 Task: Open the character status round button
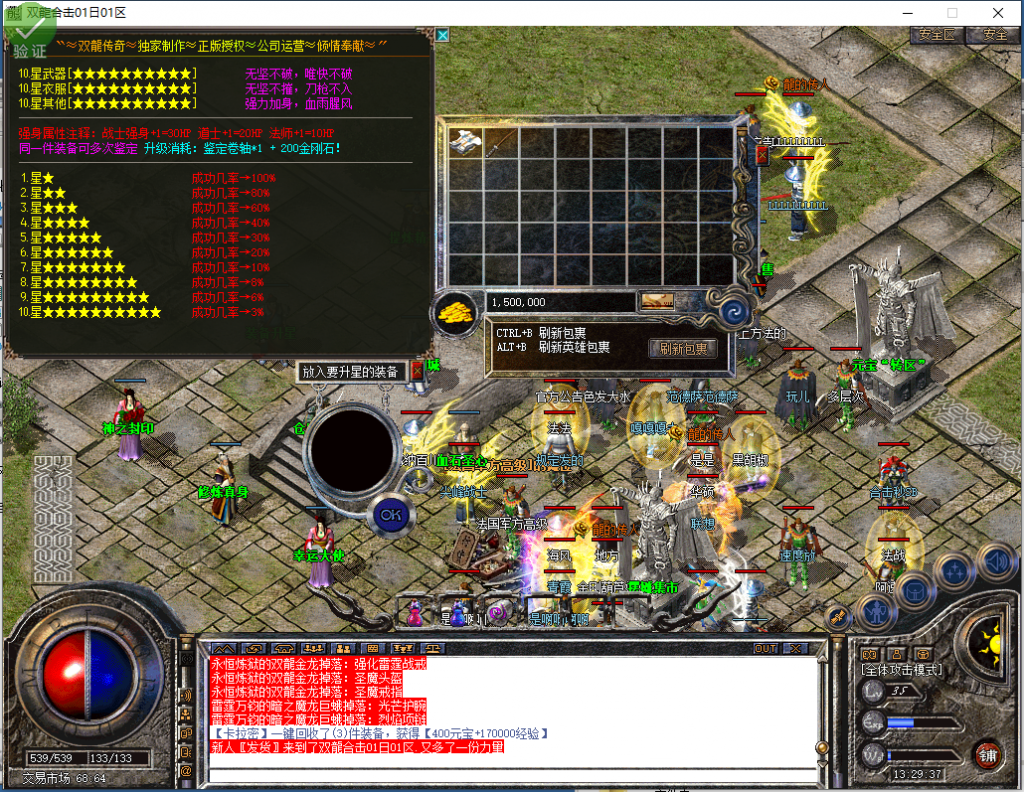pyautogui.click(x=876, y=611)
